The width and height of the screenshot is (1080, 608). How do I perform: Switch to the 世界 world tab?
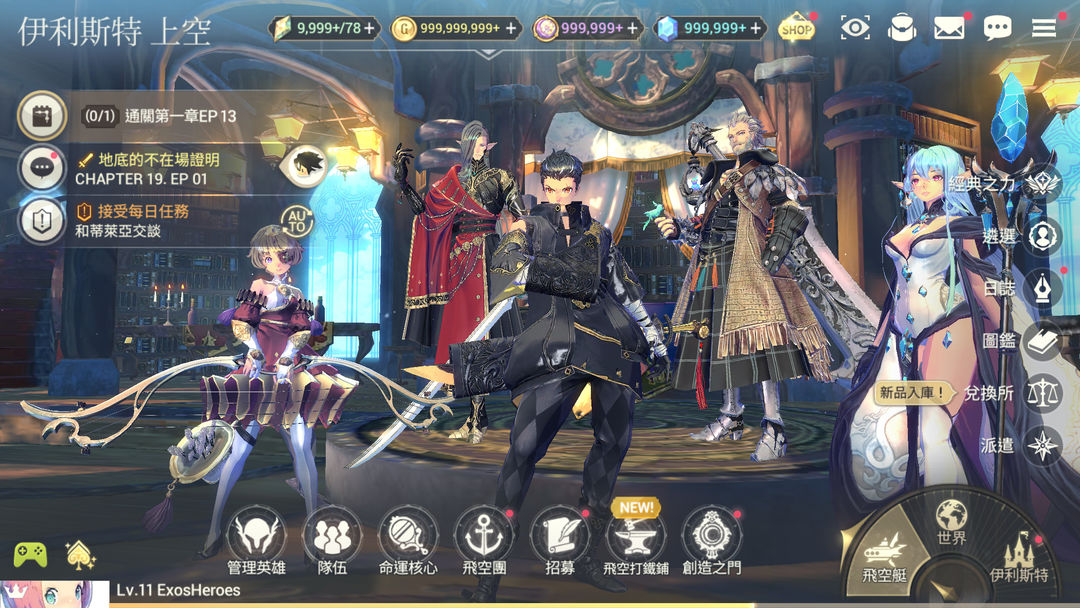coord(951,522)
